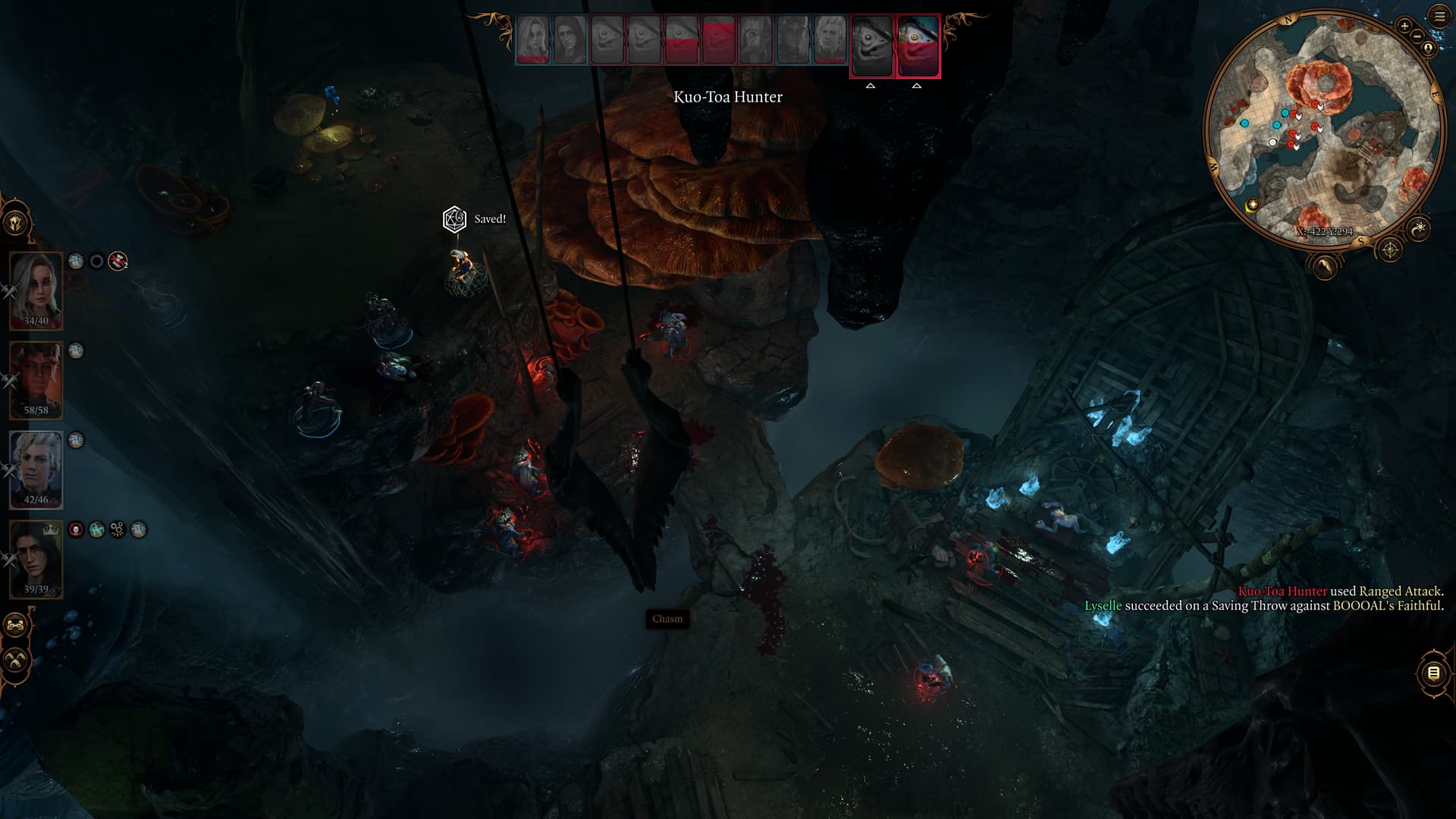
Task: Click the helmet icon above the party portraits
Action: [x=16, y=223]
